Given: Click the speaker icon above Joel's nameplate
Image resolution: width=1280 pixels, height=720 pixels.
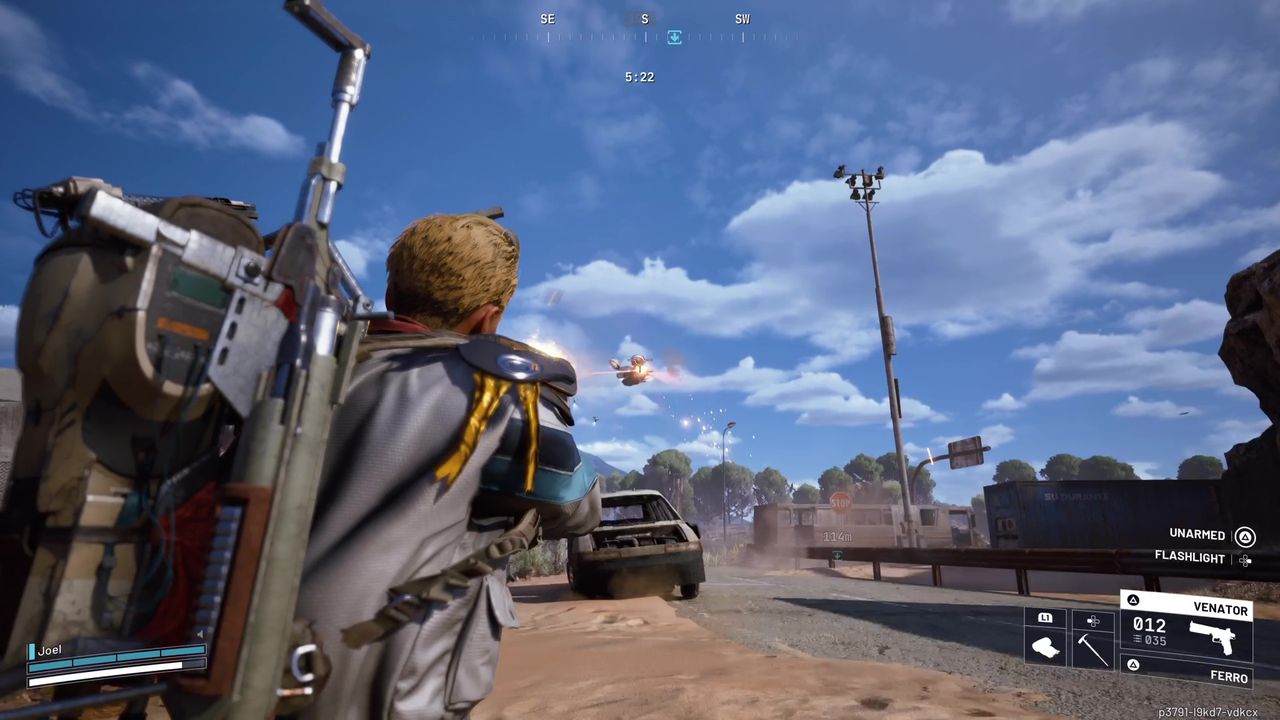Looking at the screenshot, I should pos(200,633).
